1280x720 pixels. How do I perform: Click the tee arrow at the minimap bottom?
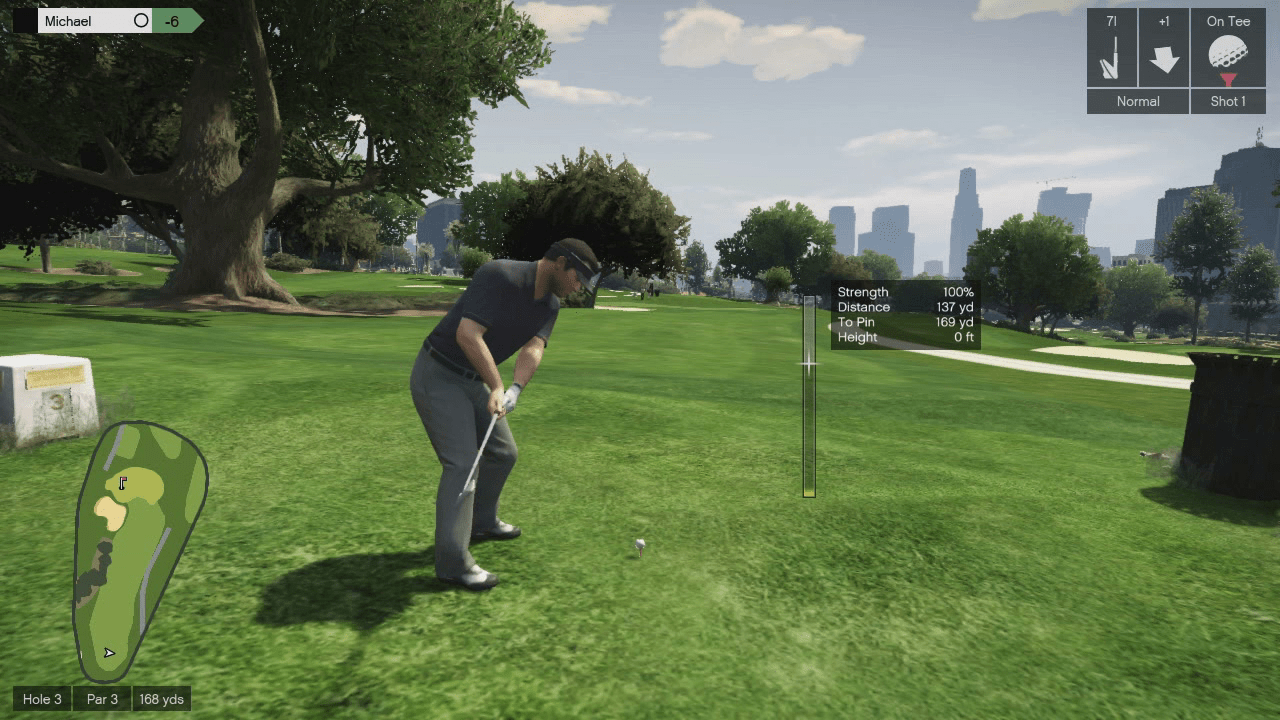107,651
